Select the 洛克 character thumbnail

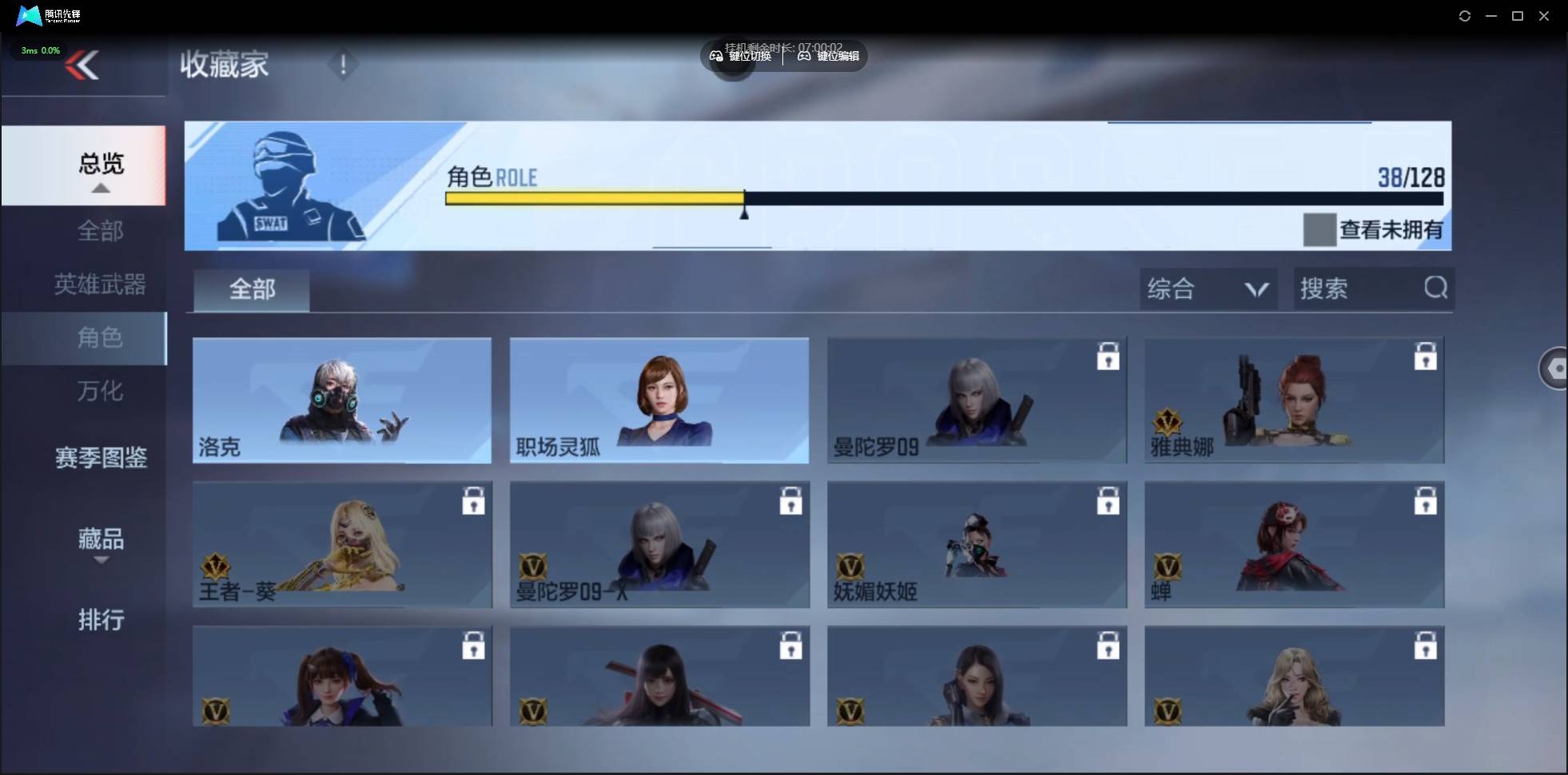pos(341,400)
